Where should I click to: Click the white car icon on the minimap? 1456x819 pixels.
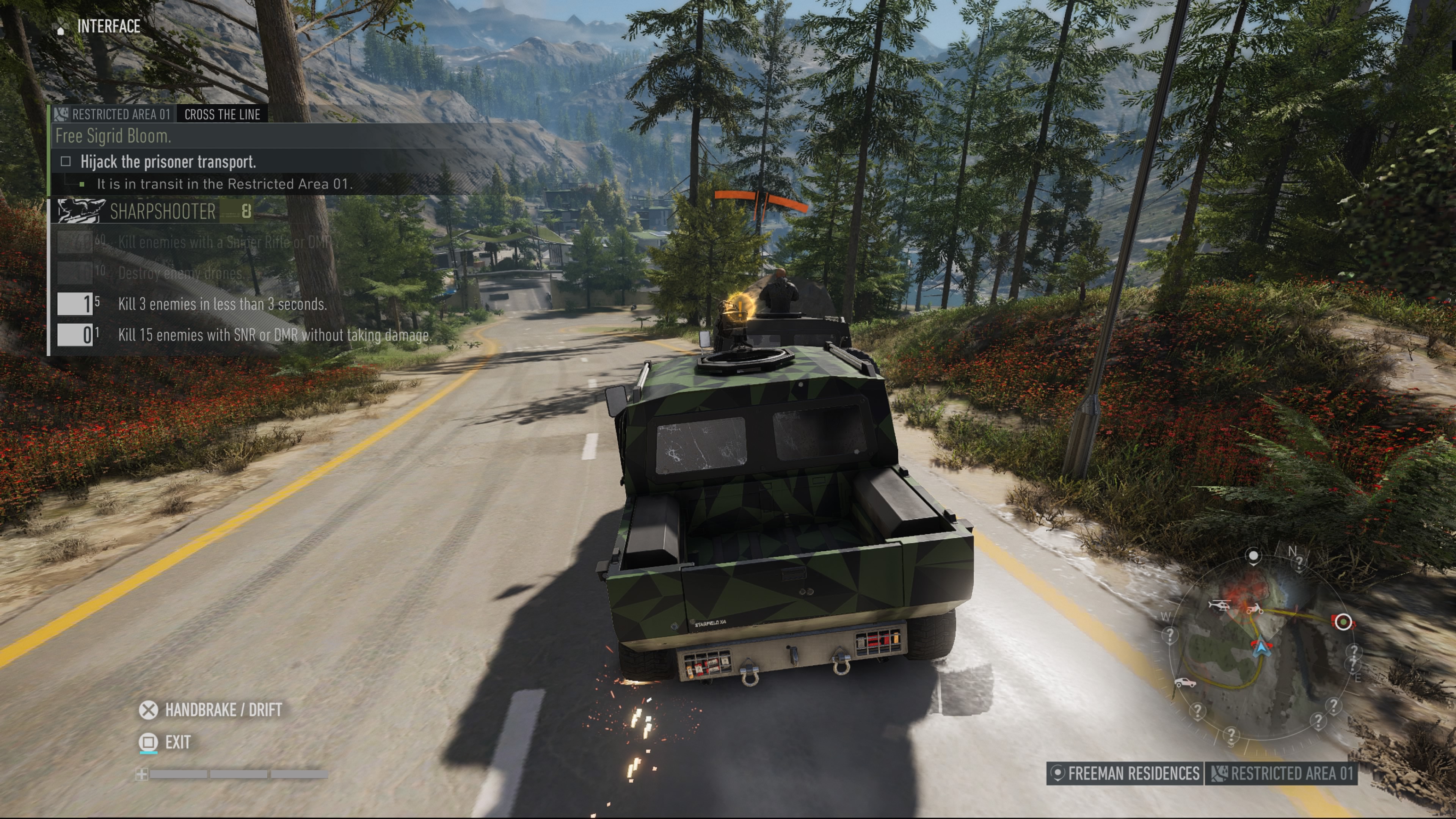1185,683
